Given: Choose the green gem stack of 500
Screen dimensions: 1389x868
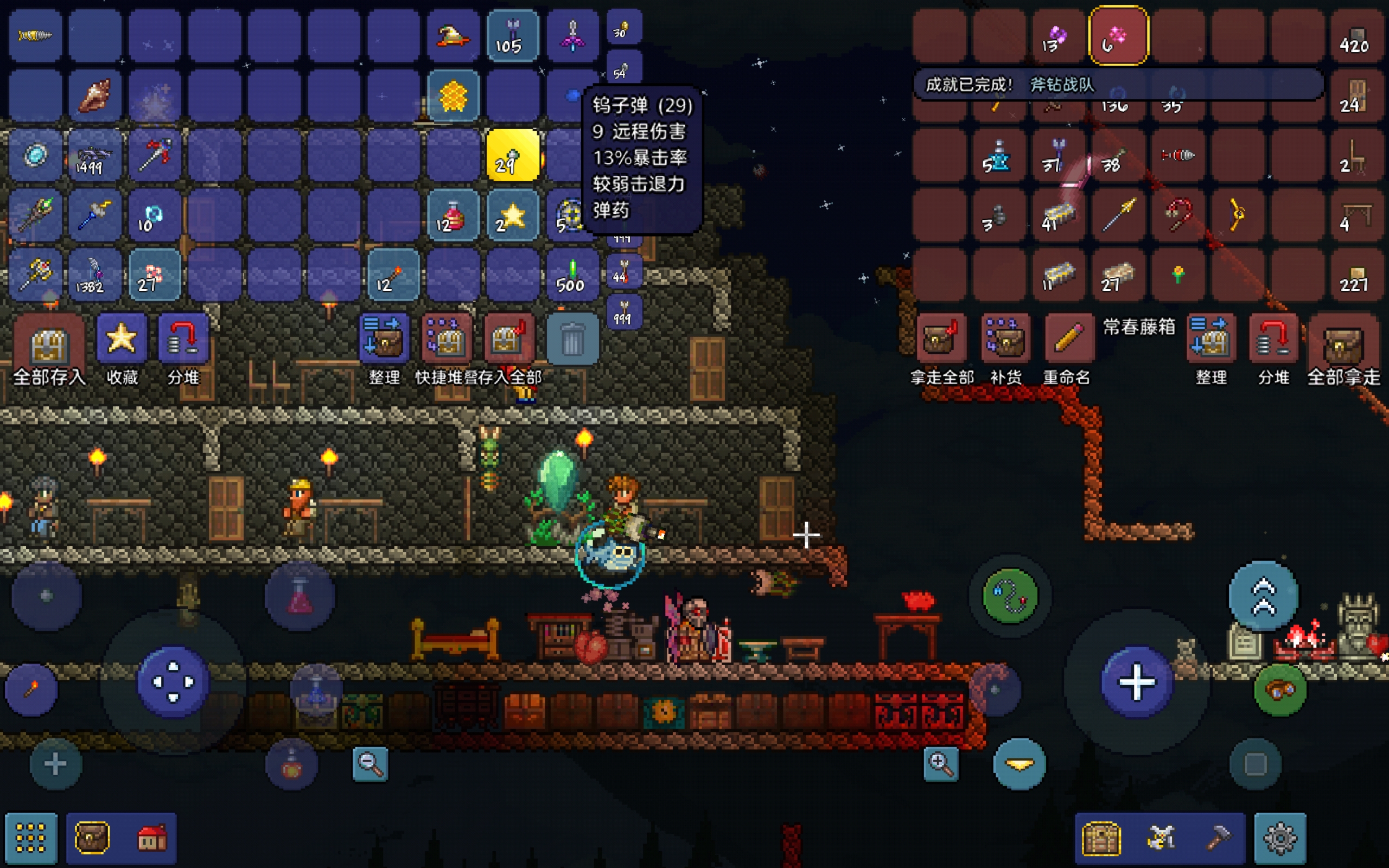Looking at the screenshot, I should click(x=572, y=276).
